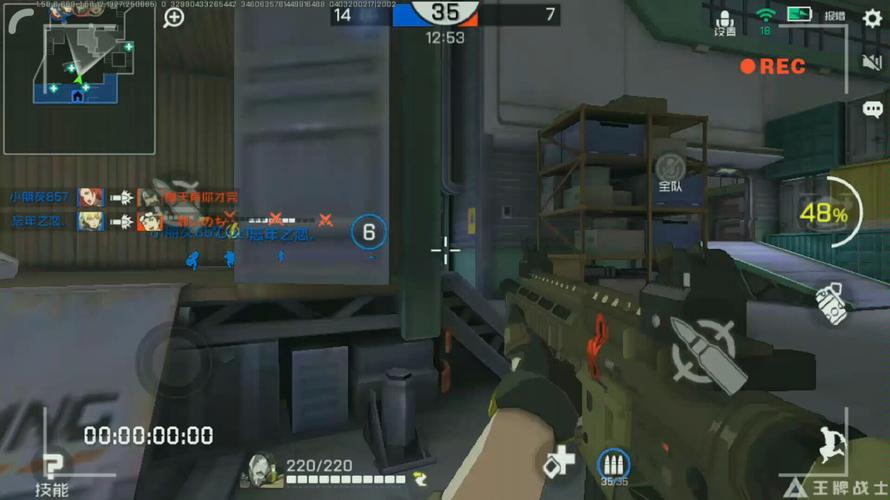Image resolution: width=890 pixels, height=500 pixels.
Task: Activate the 技能 skill button
Action: point(51,470)
